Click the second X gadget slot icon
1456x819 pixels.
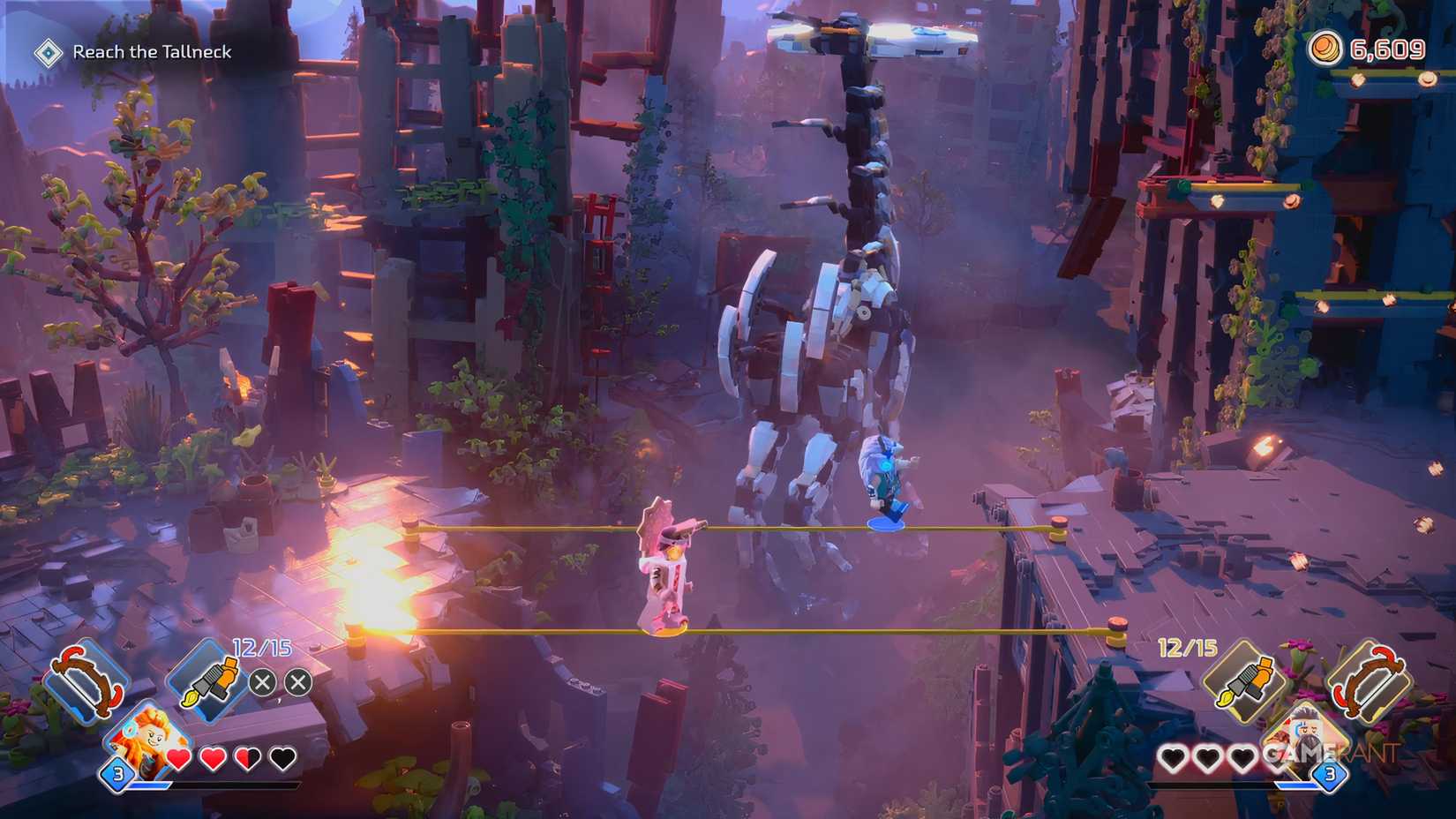click(297, 680)
